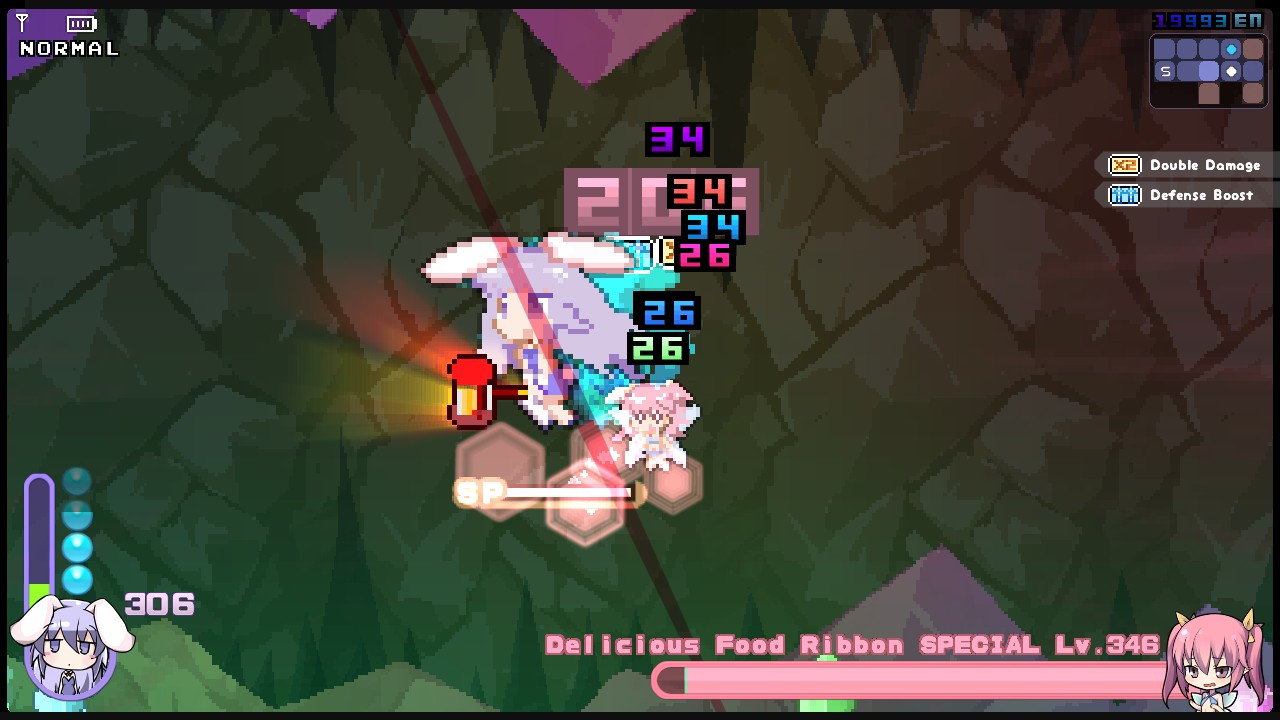1280x720 pixels.
Task: Click the topmost blue orb on the left gauge
Action: point(78,482)
